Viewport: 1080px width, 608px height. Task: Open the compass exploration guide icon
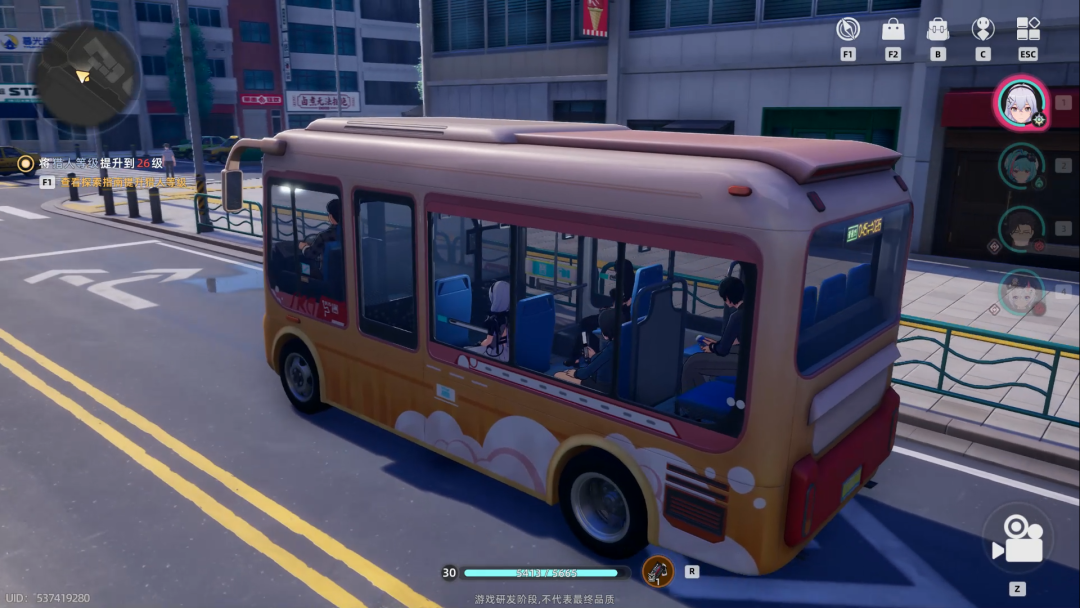tap(848, 29)
